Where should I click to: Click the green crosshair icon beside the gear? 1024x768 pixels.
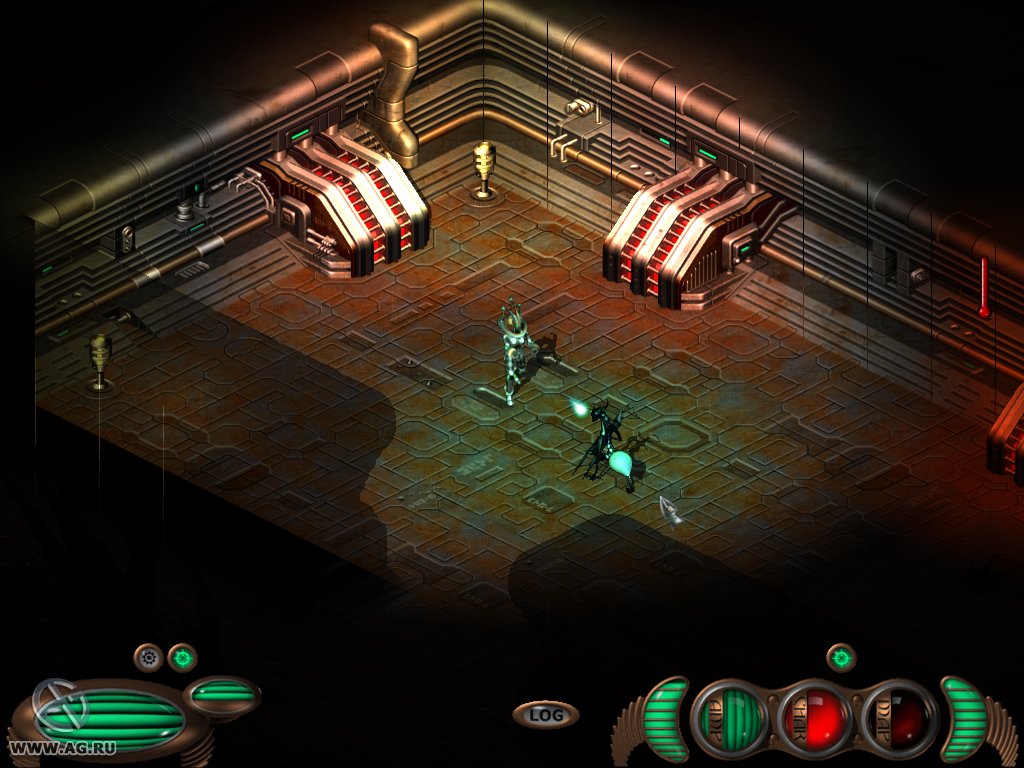(182, 657)
